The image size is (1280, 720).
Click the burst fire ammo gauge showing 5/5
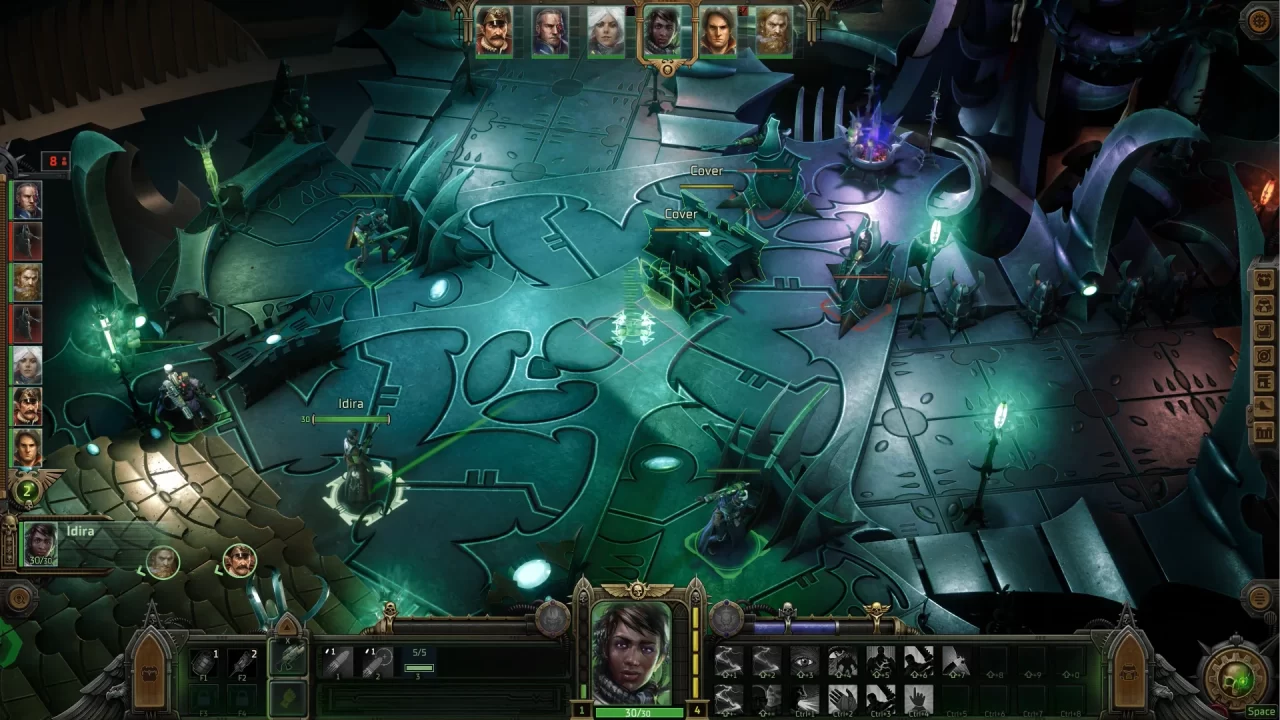(419, 660)
